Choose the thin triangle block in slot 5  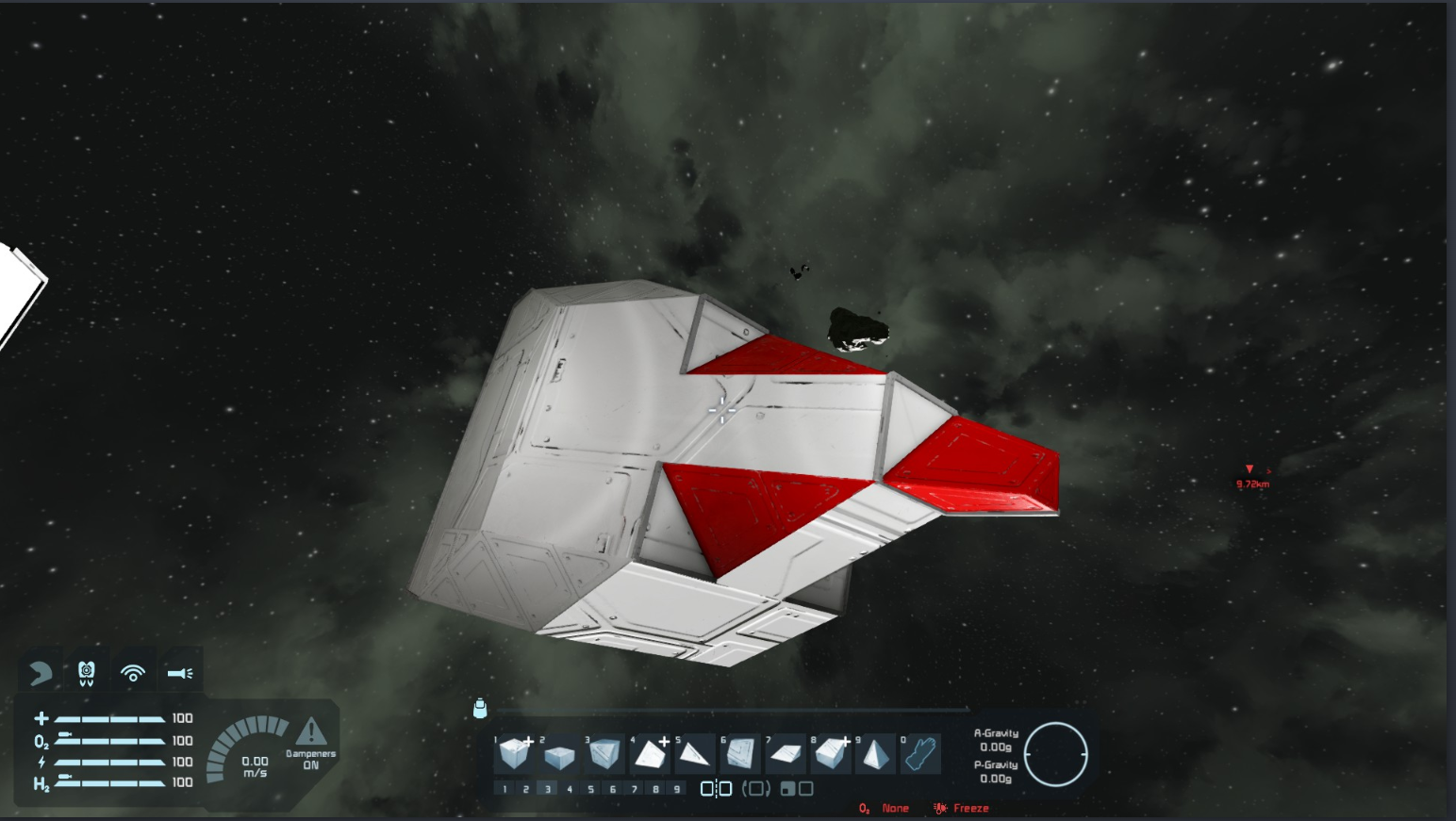click(694, 754)
